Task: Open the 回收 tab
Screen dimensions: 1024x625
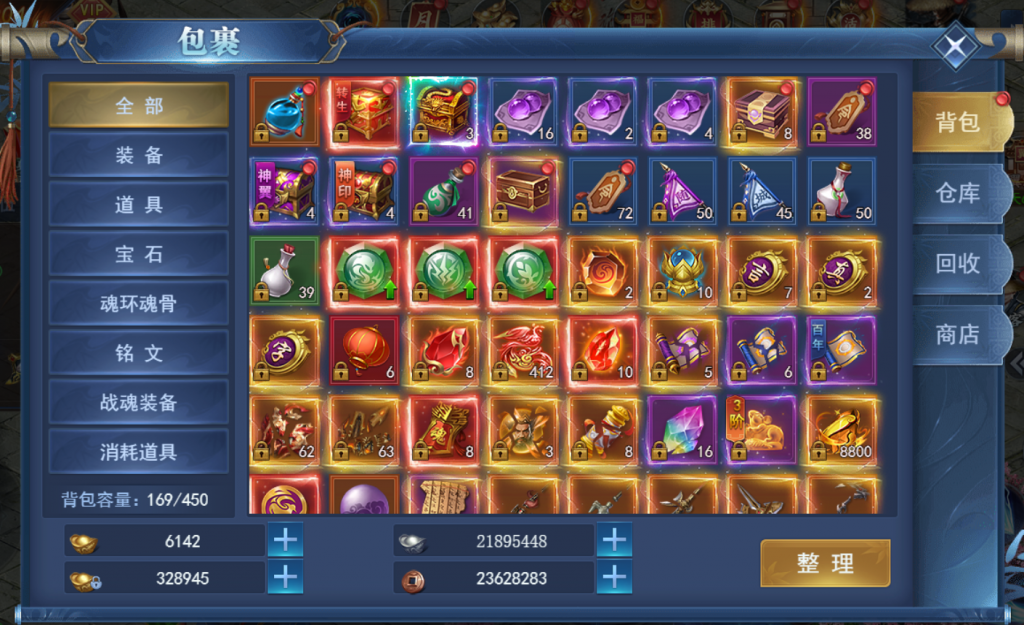Action: point(957,264)
